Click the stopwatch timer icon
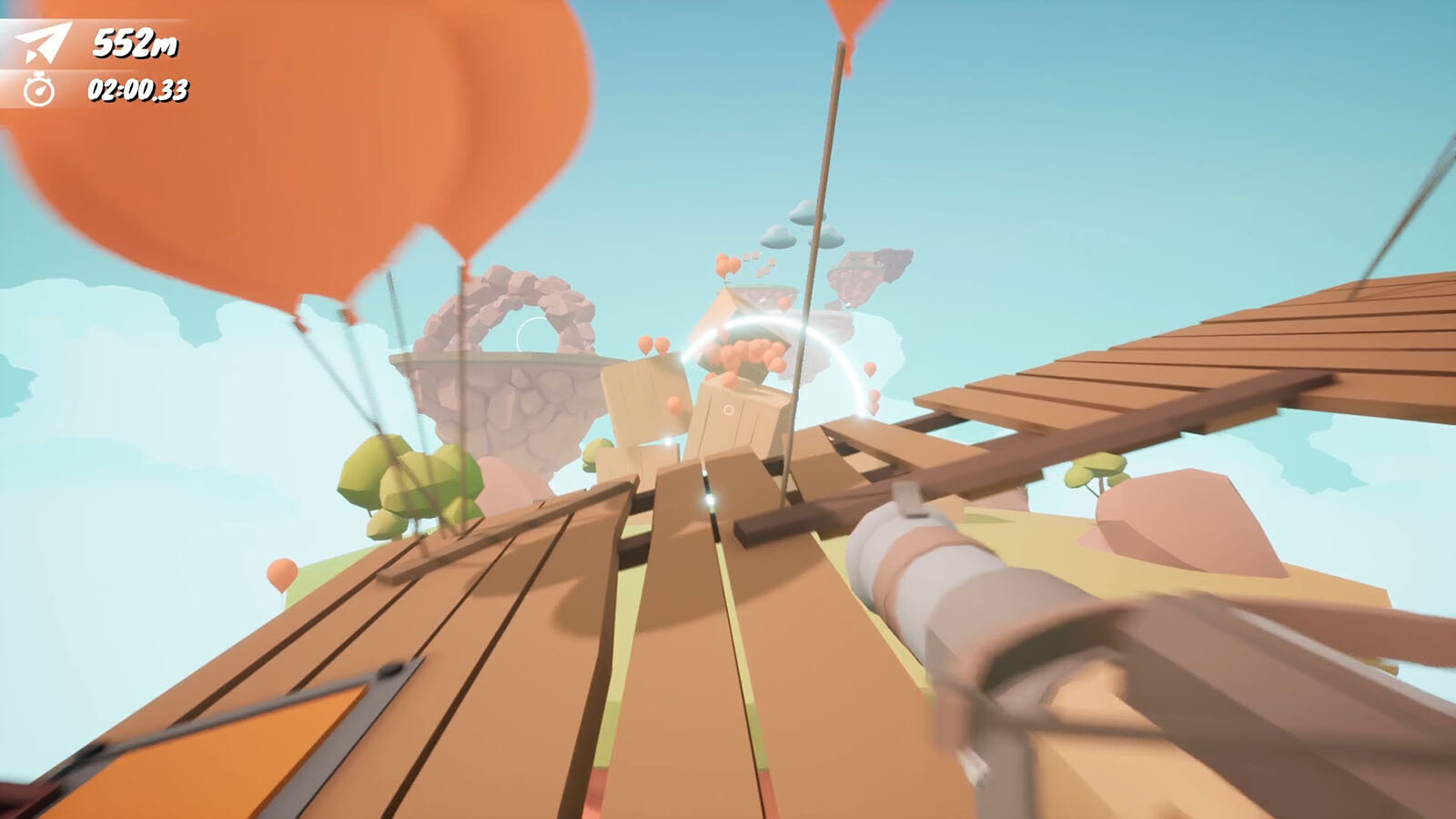 (x=39, y=89)
